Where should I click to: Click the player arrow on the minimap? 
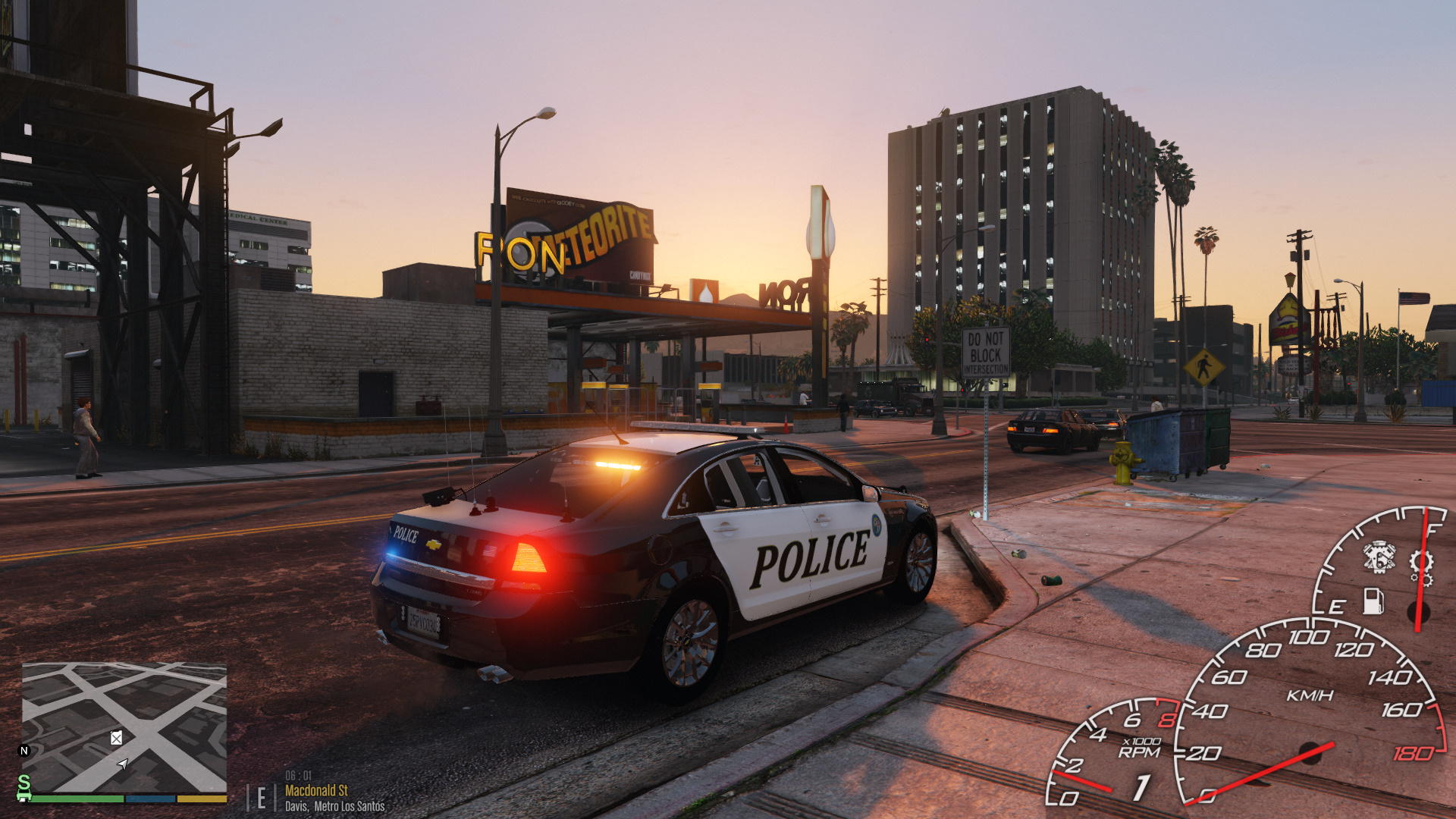[123, 764]
